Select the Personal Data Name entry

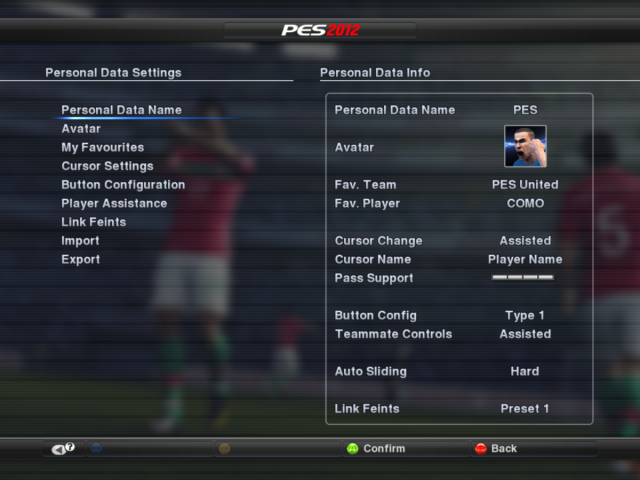point(121,110)
